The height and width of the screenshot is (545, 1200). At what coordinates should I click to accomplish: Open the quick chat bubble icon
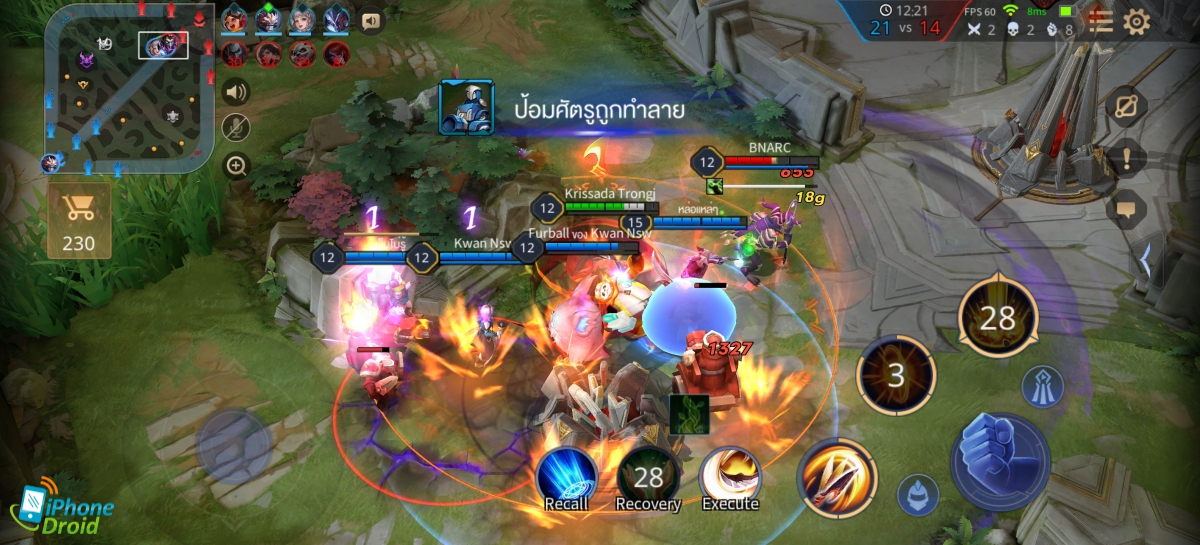[1127, 209]
